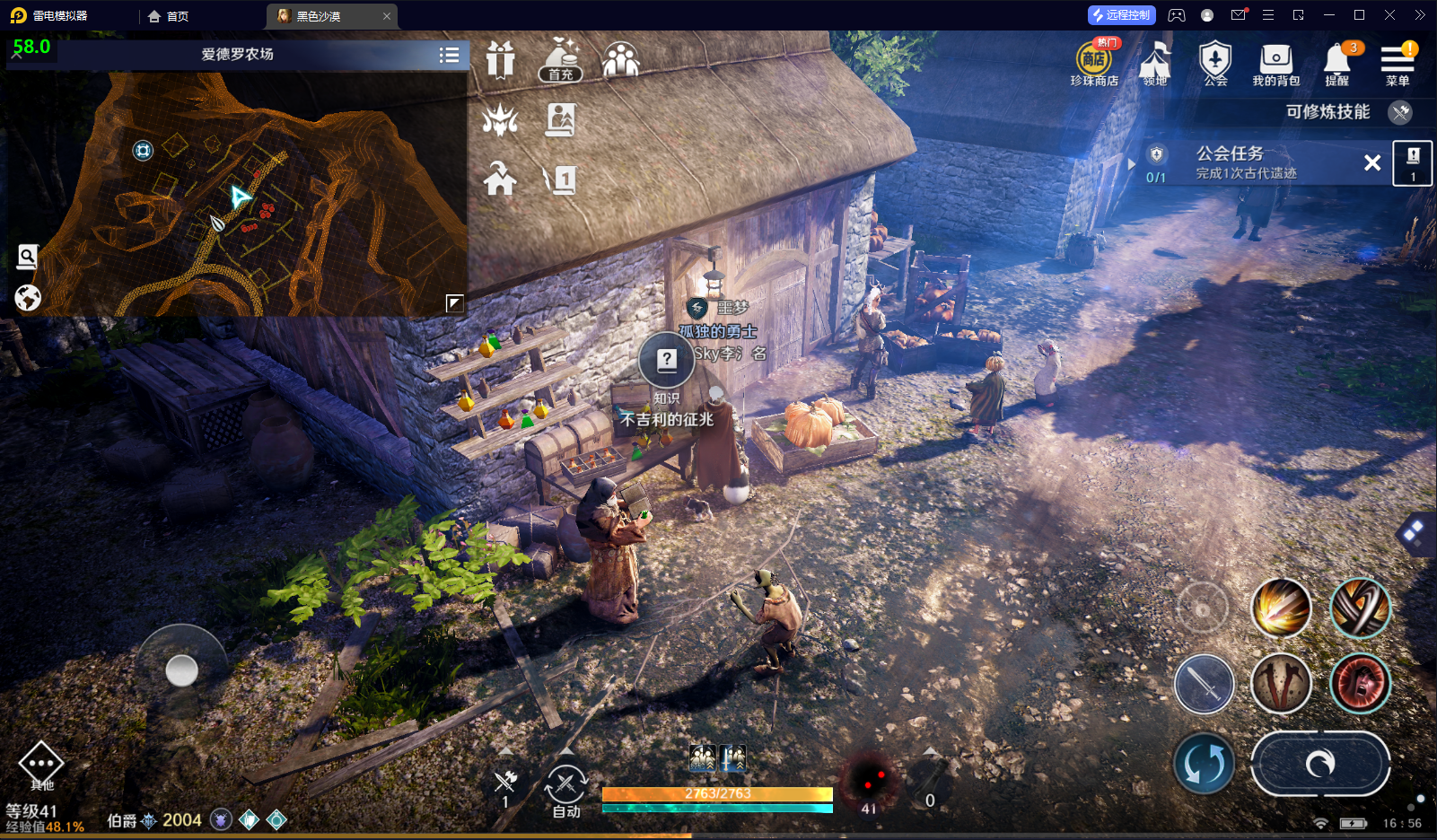Use the basic sword attack skill
This screenshot has width=1437, height=840.
pyautogui.click(x=1205, y=684)
